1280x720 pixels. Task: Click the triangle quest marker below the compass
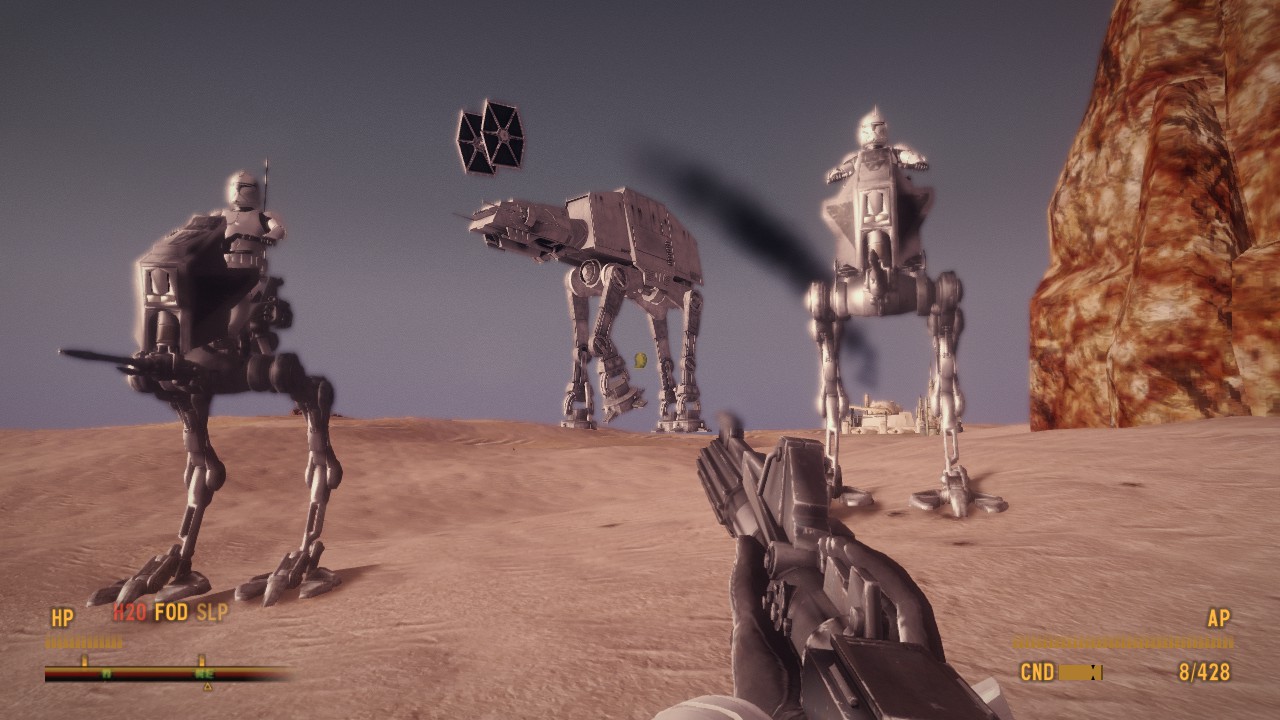pos(206,687)
